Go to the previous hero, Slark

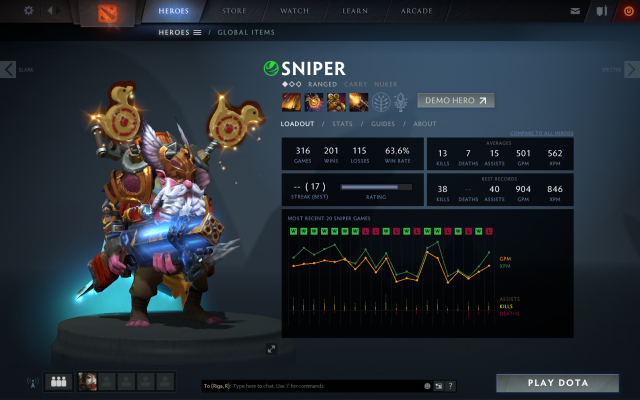[9, 69]
